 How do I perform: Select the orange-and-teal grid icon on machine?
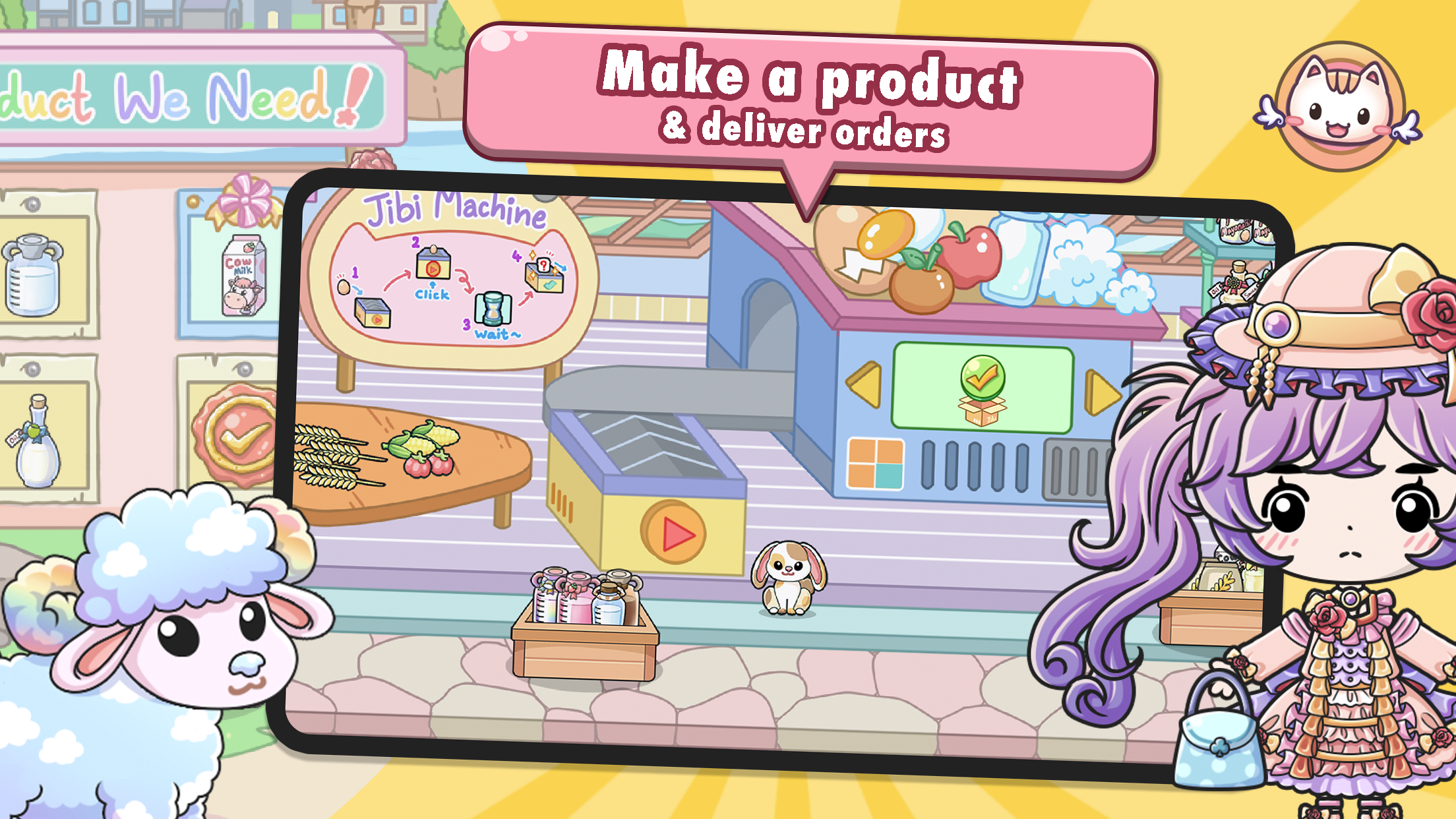[x=875, y=464]
